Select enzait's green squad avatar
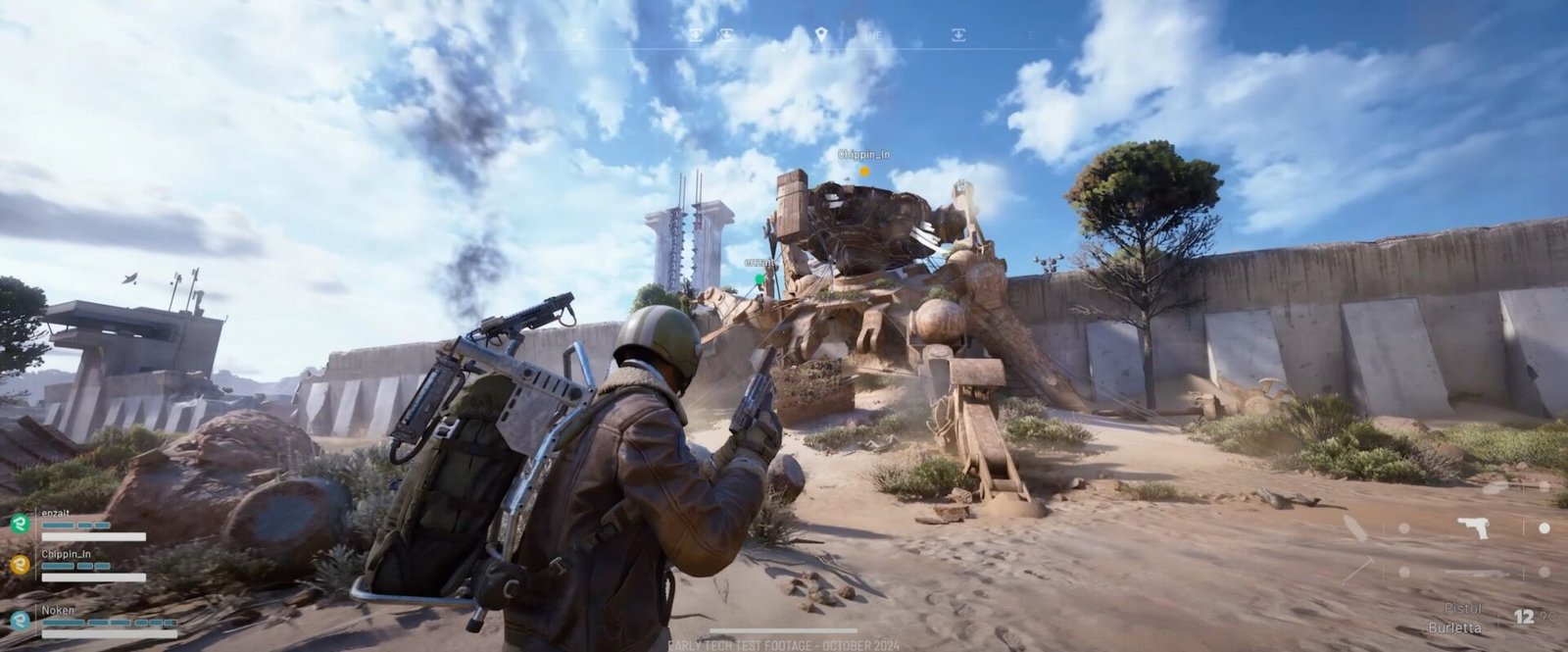1568x652 pixels. click(x=19, y=524)
